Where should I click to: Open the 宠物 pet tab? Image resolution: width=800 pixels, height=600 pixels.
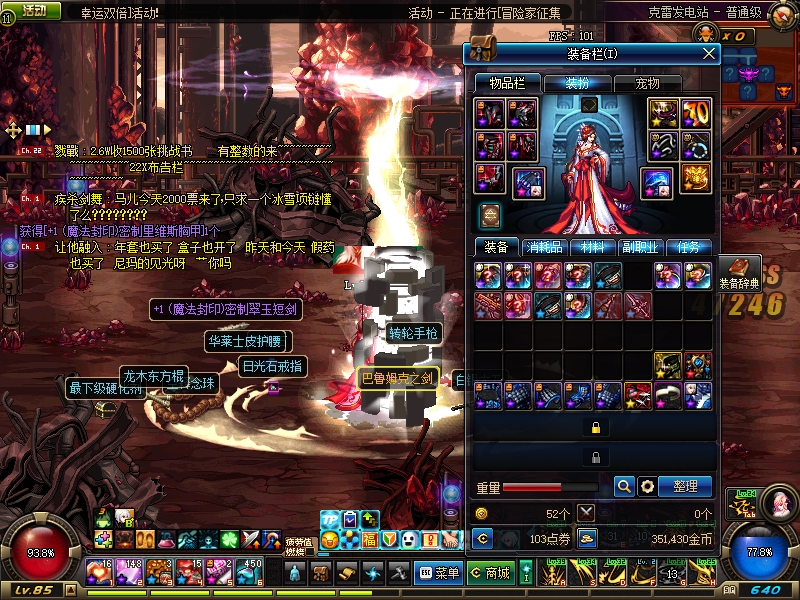point(648,83)
